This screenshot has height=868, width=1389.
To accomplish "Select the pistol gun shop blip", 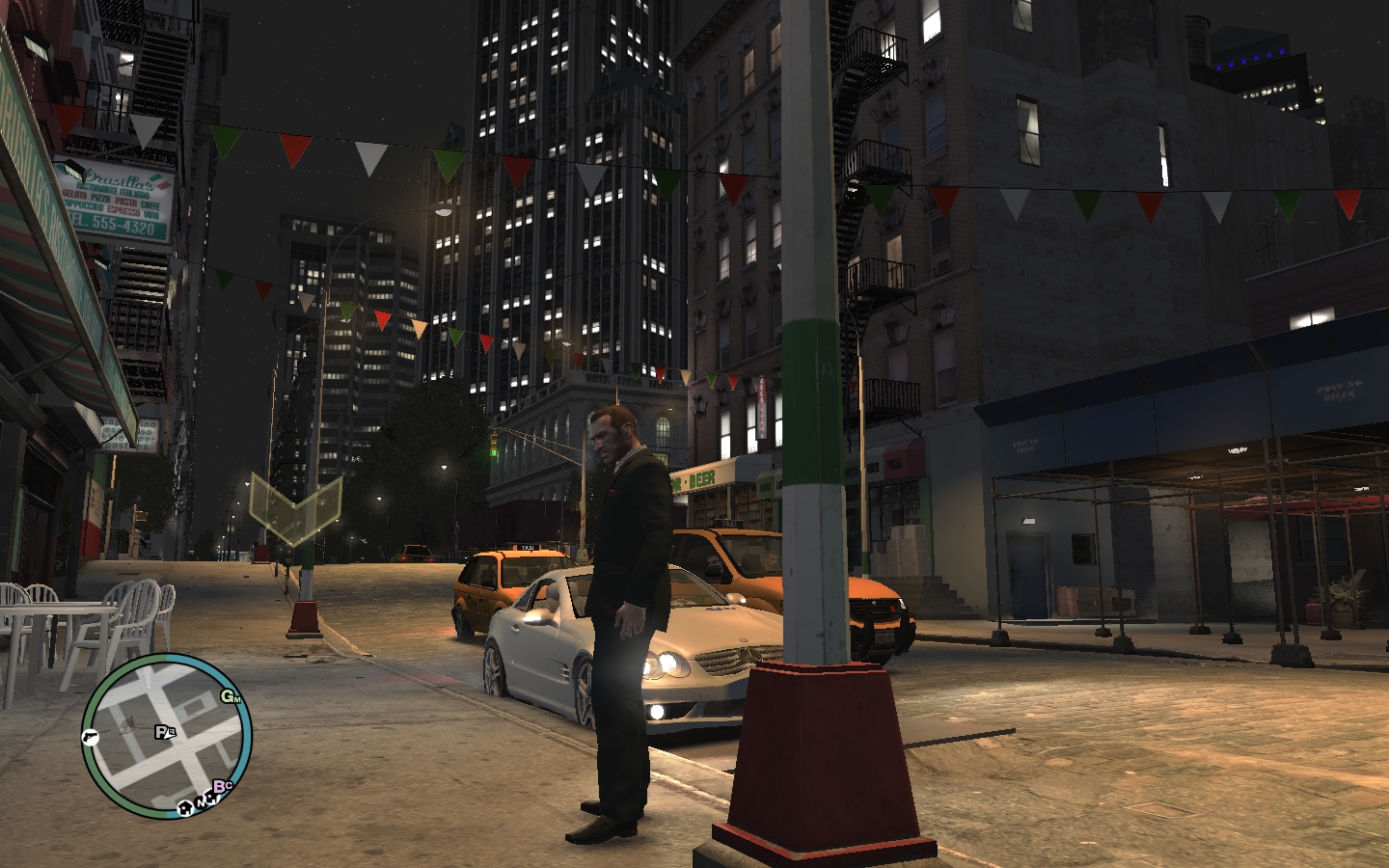I will (x=91, y=737).
